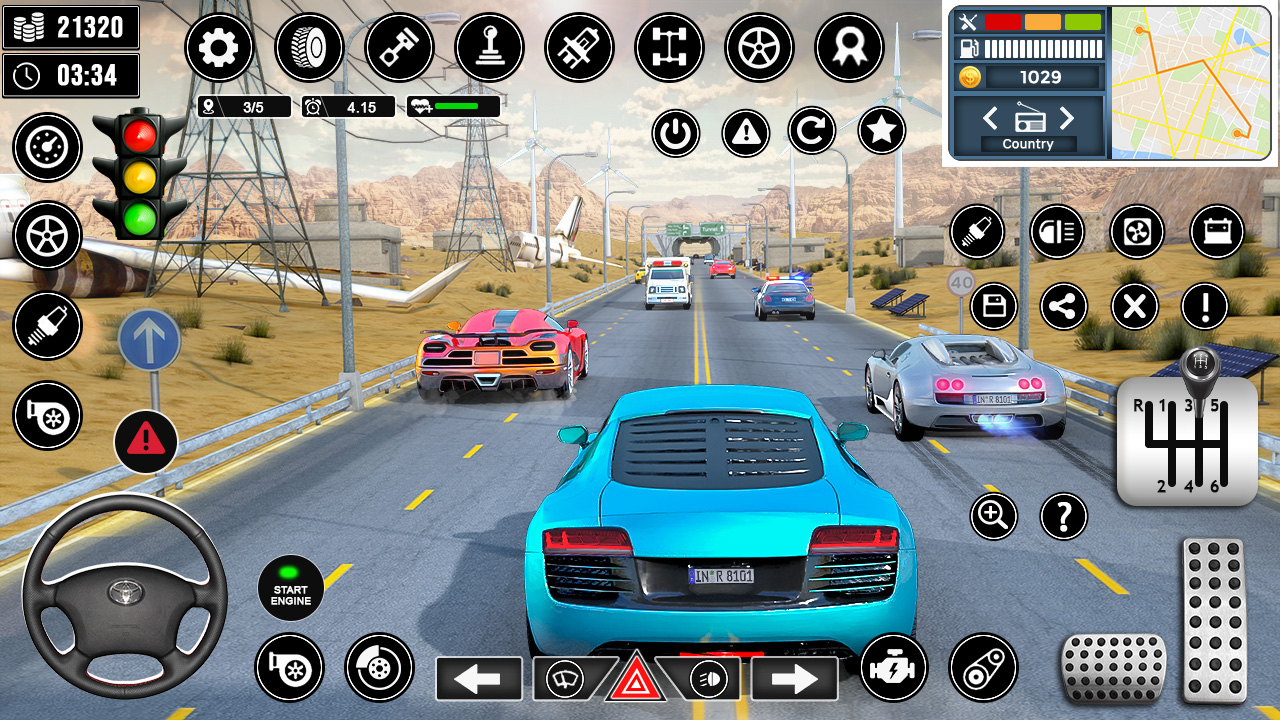1280x720 pixels.
Task: Toggle the red hazard triangle lights
Action: pyautogui.click(x=635, y=680)
